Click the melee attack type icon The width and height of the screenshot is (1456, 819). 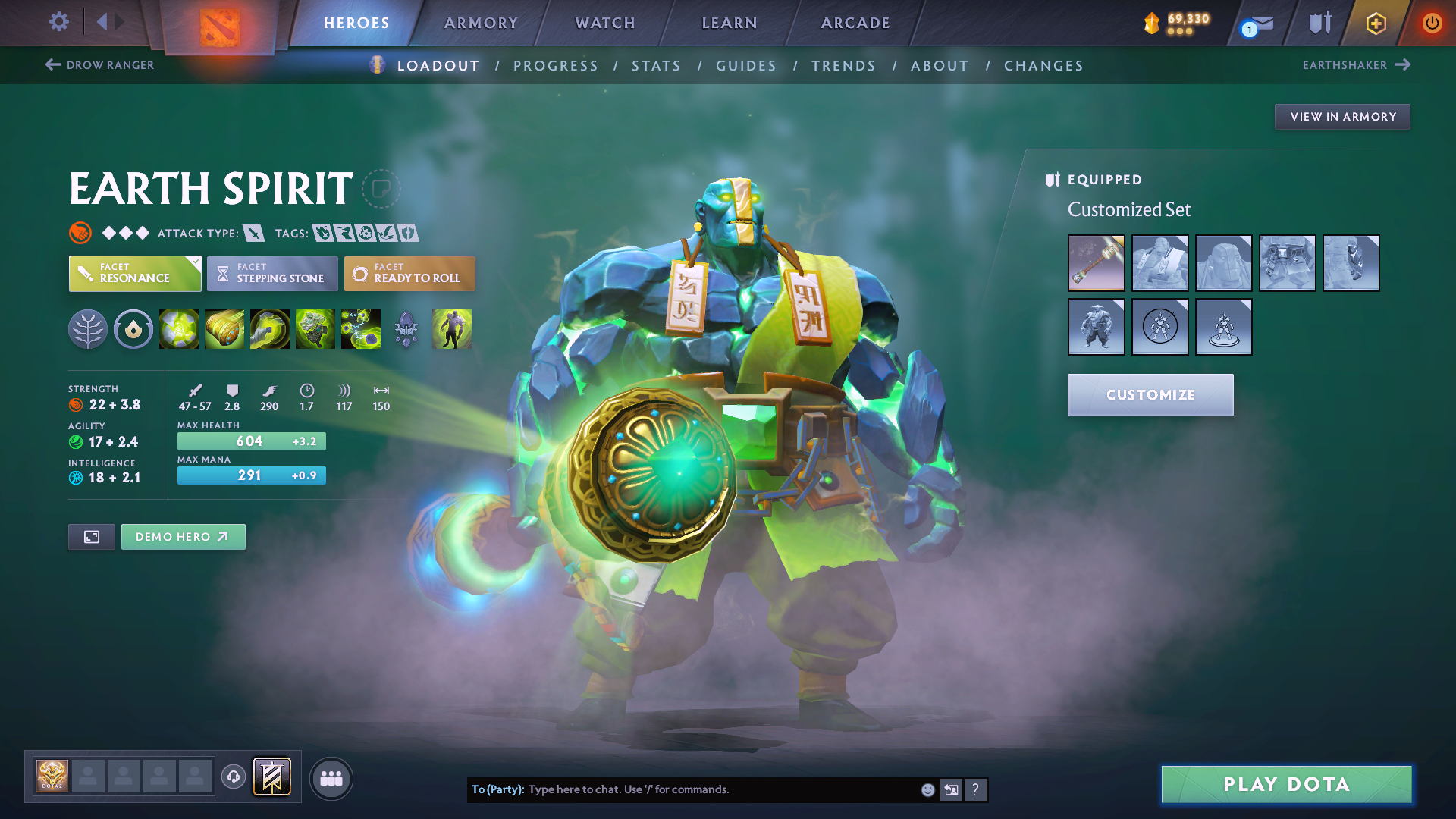[x=253, y=233]
